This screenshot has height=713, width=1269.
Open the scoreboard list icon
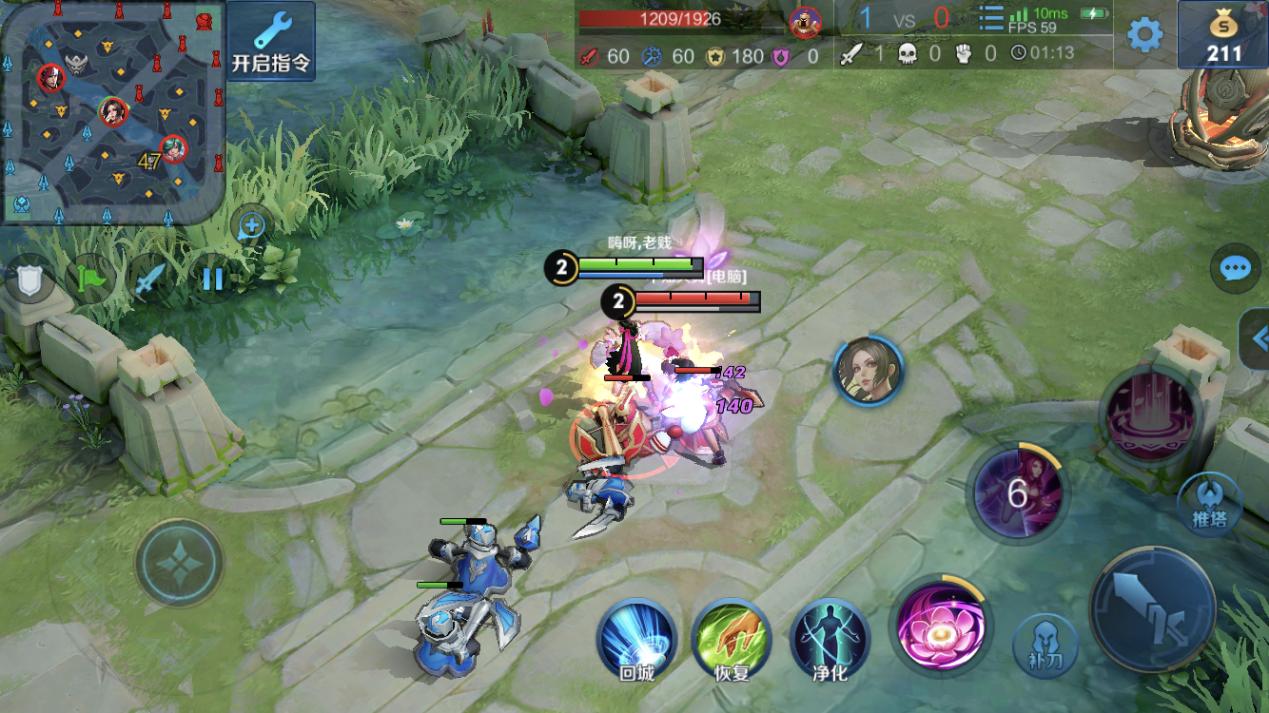(x=990, y=20)
